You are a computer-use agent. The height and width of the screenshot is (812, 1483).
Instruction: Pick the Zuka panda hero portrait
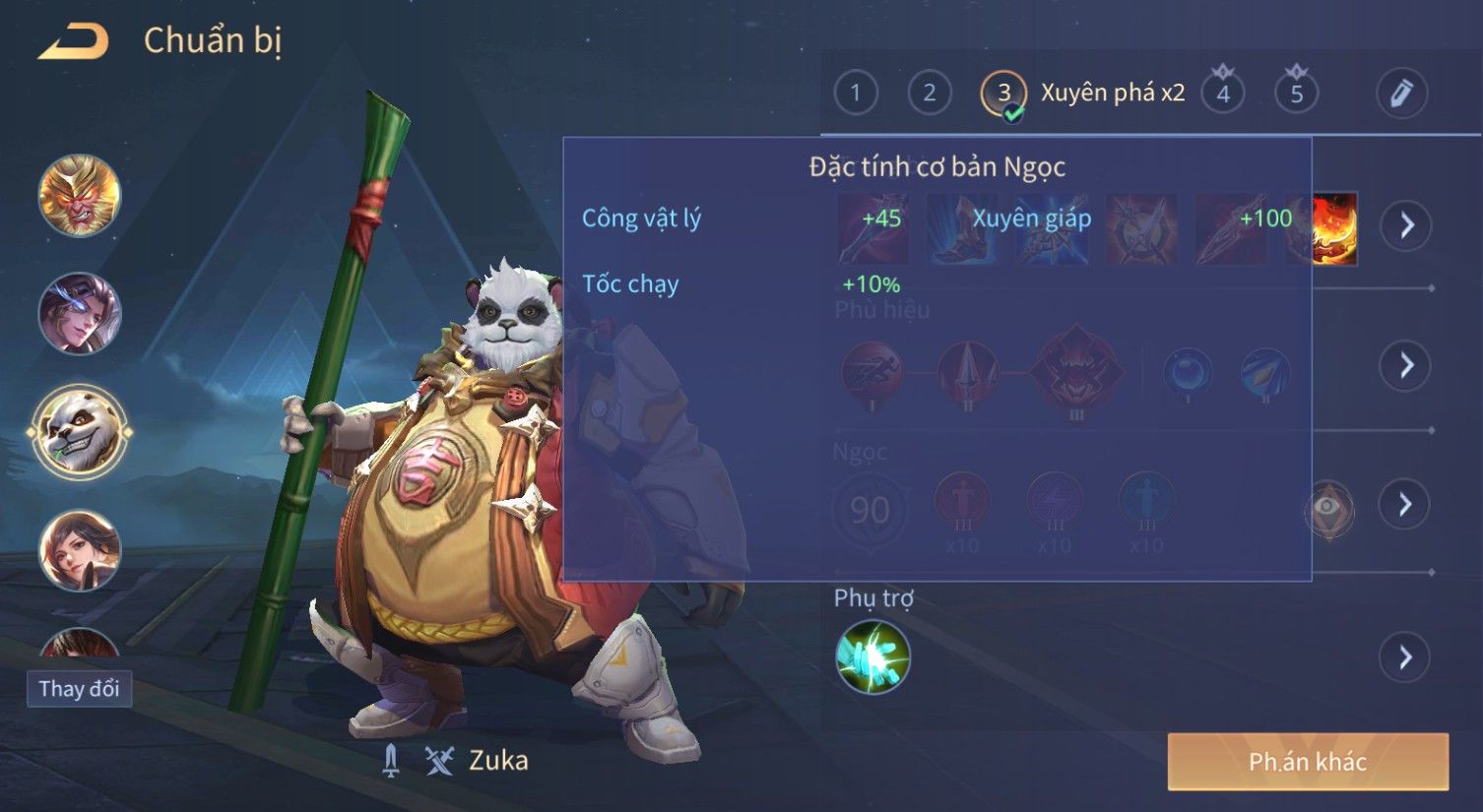point(79,431)
